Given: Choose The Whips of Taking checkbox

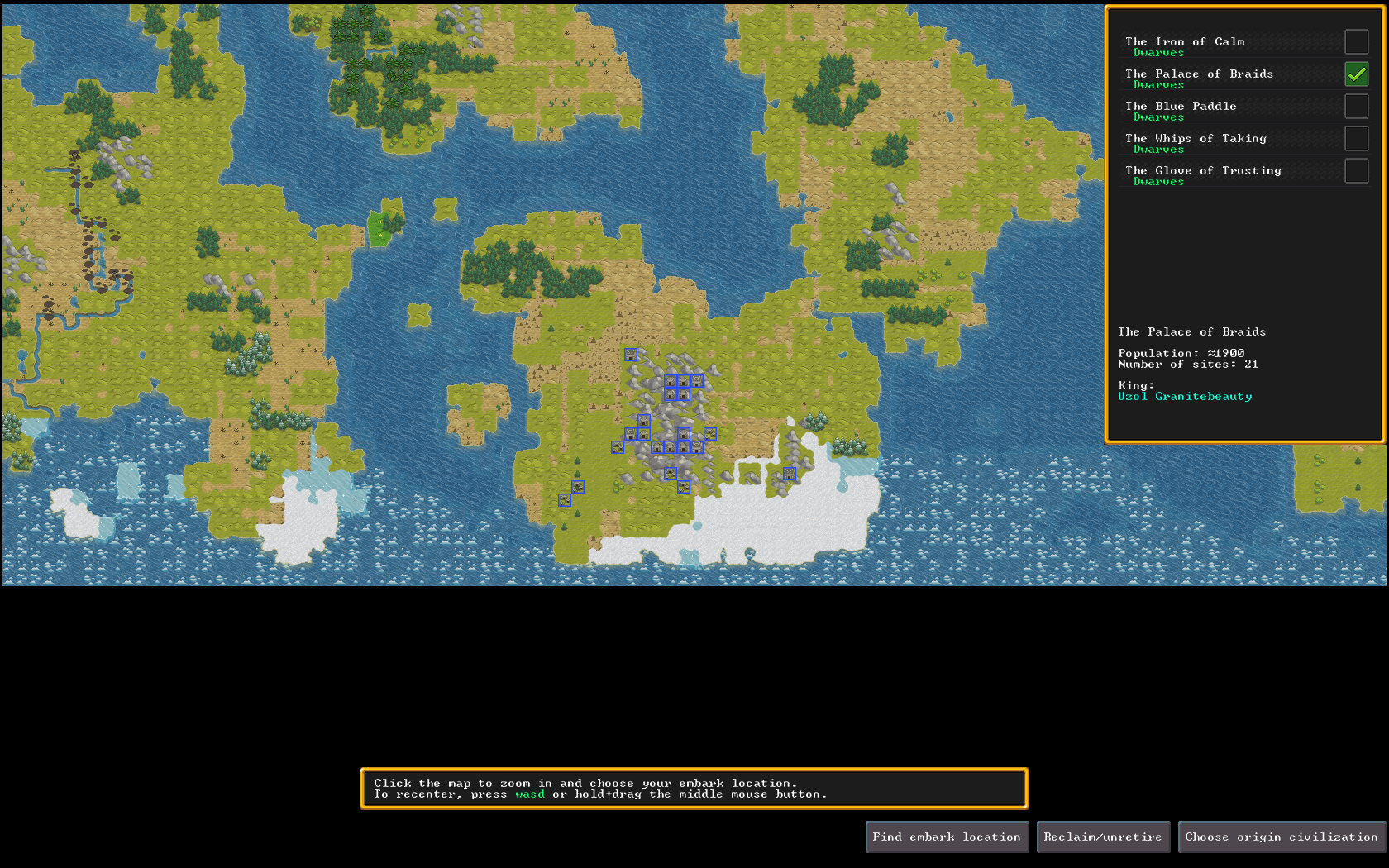Looking at the screenshot, I should click(x=1356, y=139).
